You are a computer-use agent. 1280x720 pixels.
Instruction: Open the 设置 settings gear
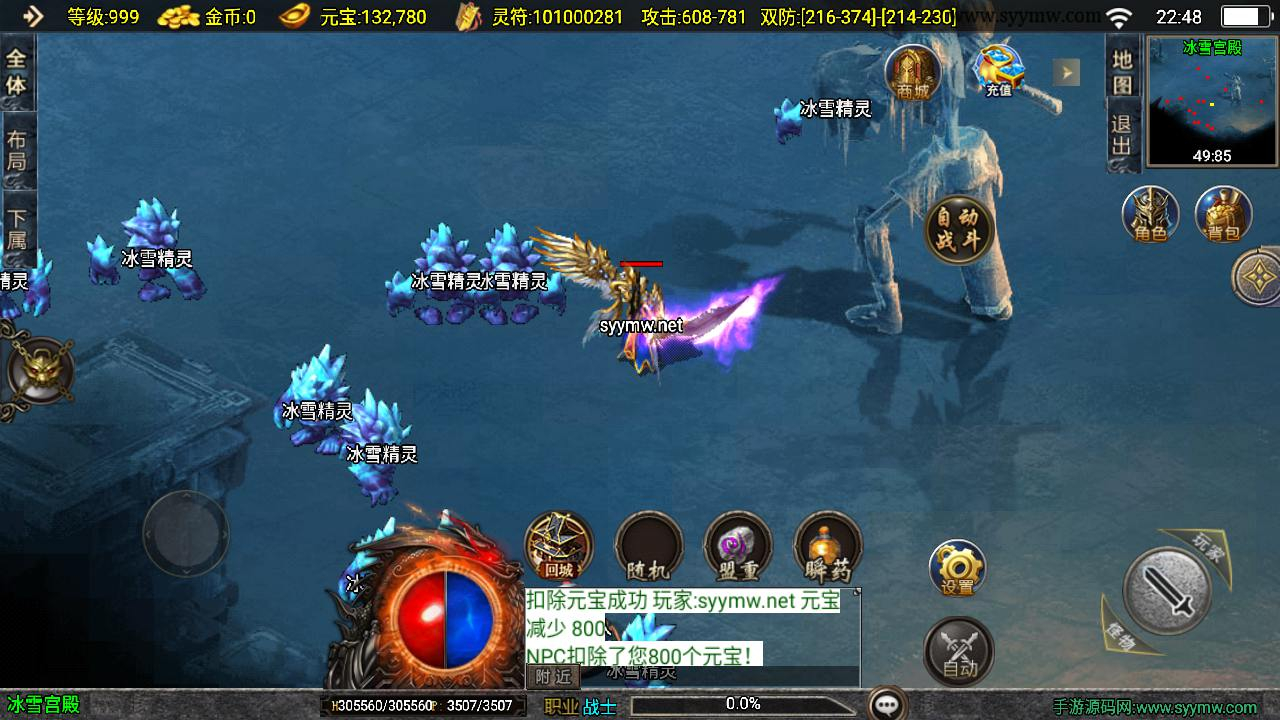[957, 569]
